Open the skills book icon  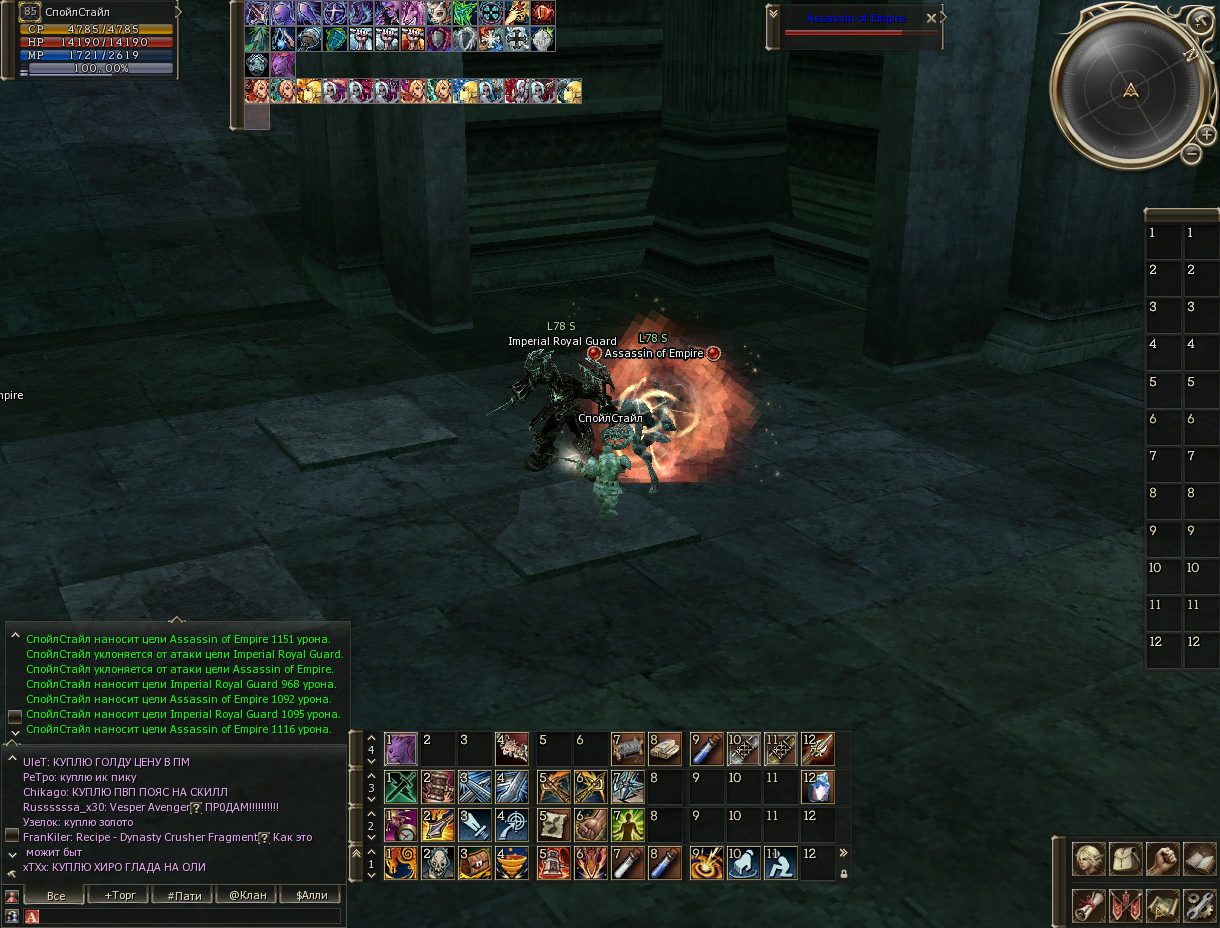1199,859
